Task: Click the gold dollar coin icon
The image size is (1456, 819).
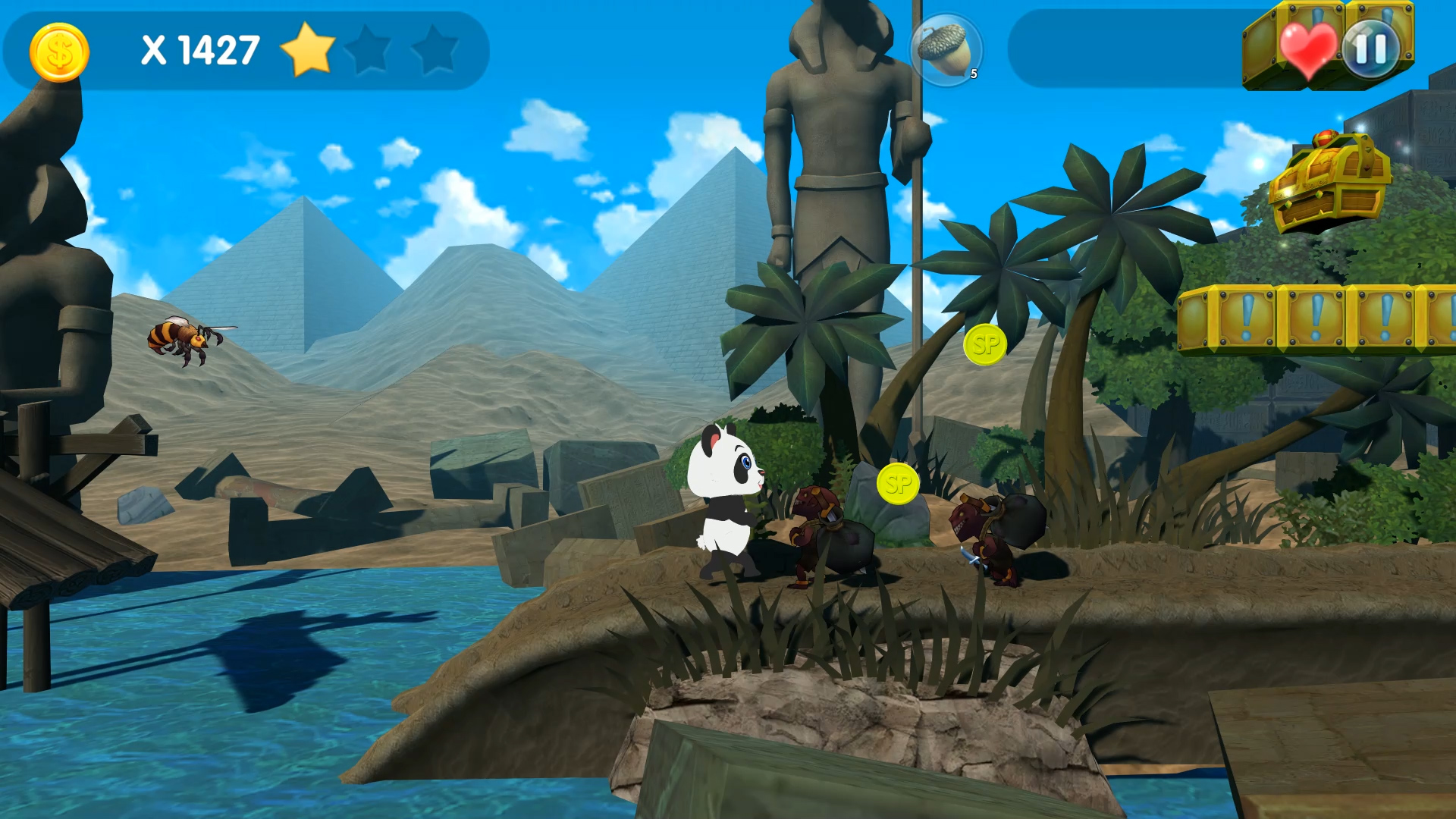Action: pos(59,52)
